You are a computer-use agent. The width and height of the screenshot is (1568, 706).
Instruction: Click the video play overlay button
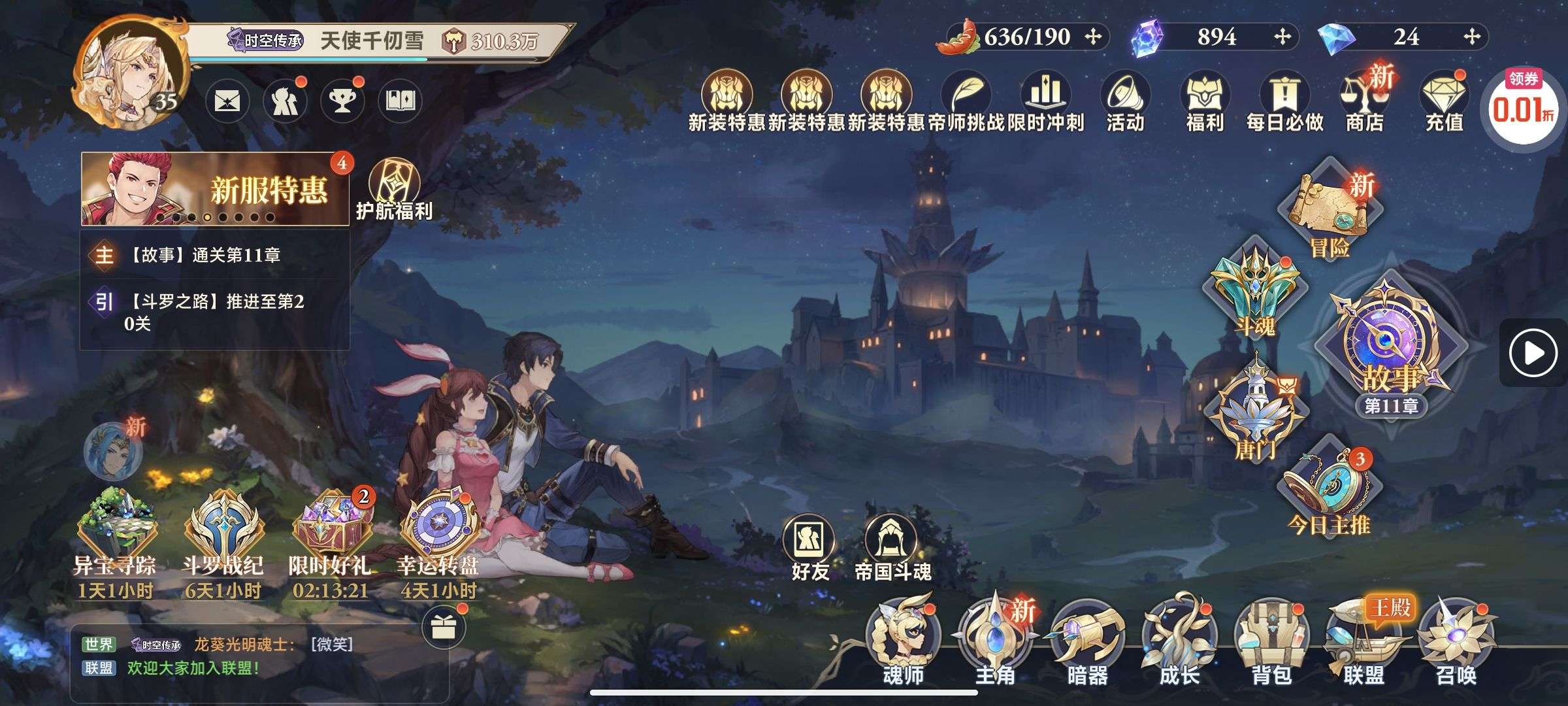coord(1533,353)
